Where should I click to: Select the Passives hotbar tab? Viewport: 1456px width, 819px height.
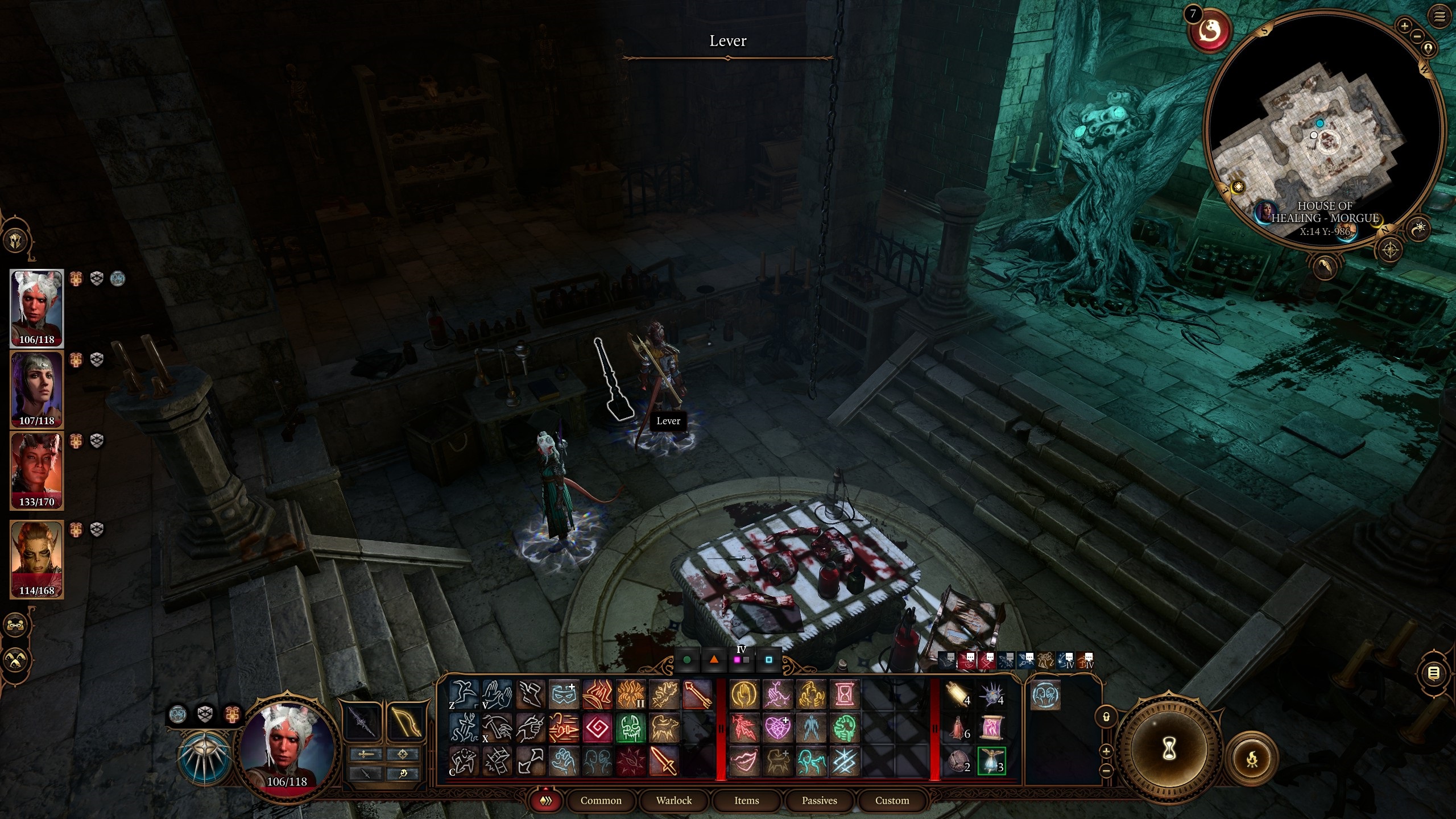click(819, 800)
